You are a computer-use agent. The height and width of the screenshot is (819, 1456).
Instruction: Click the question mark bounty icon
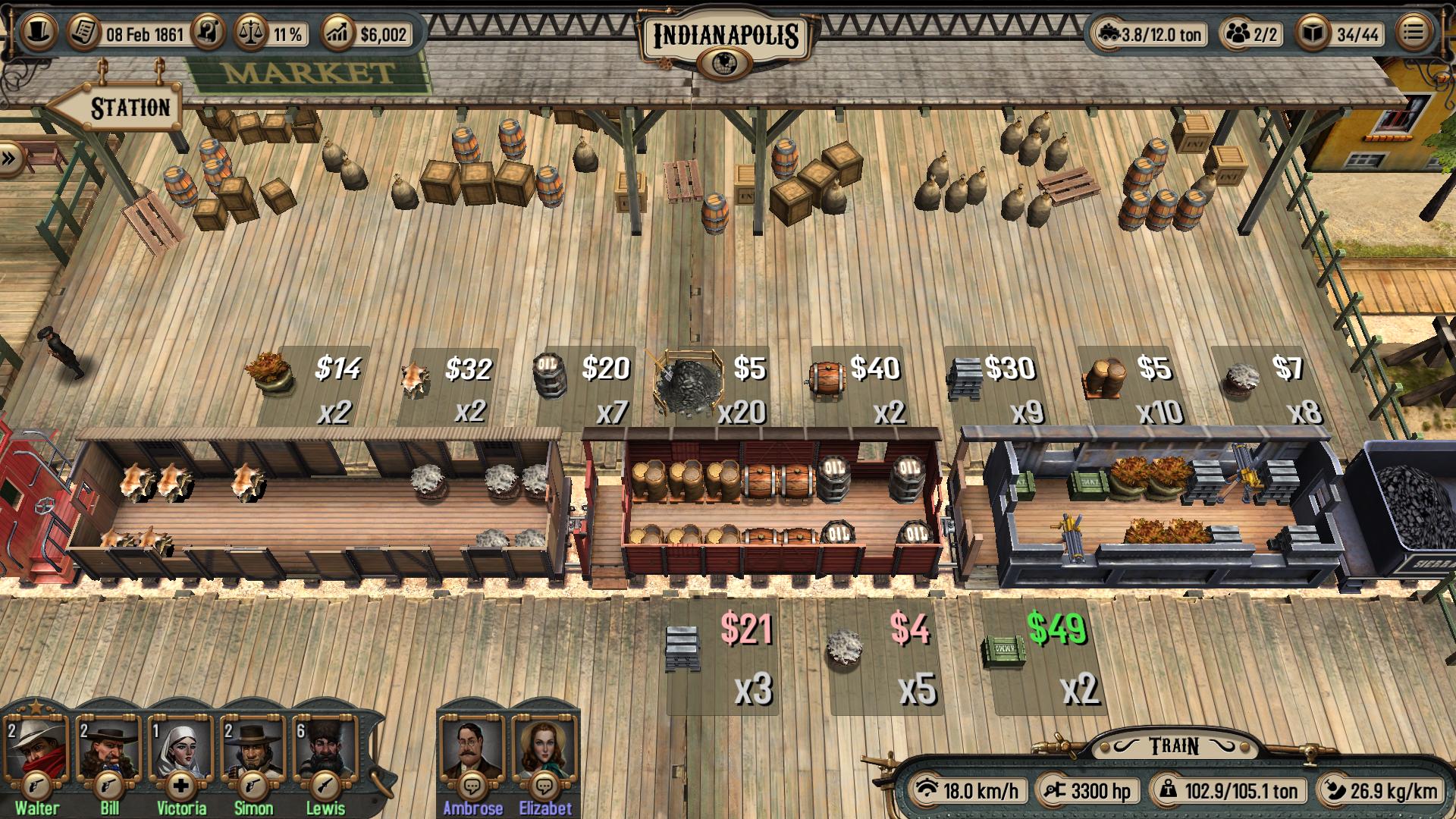coord(206,32)
